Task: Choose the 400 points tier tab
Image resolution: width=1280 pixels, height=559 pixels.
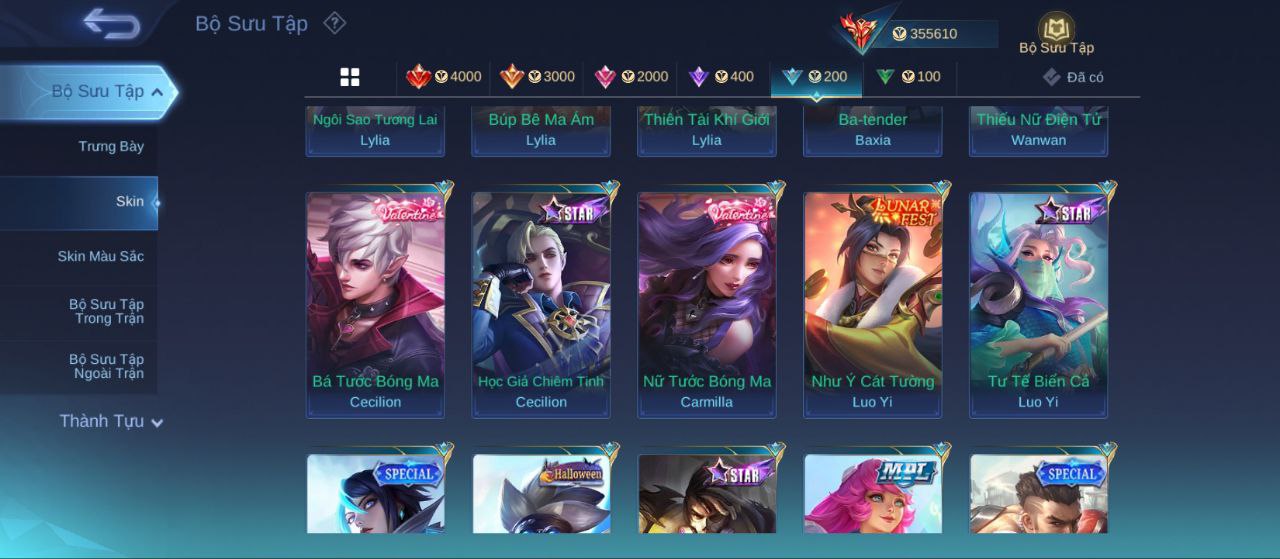Action: [722, 77]
